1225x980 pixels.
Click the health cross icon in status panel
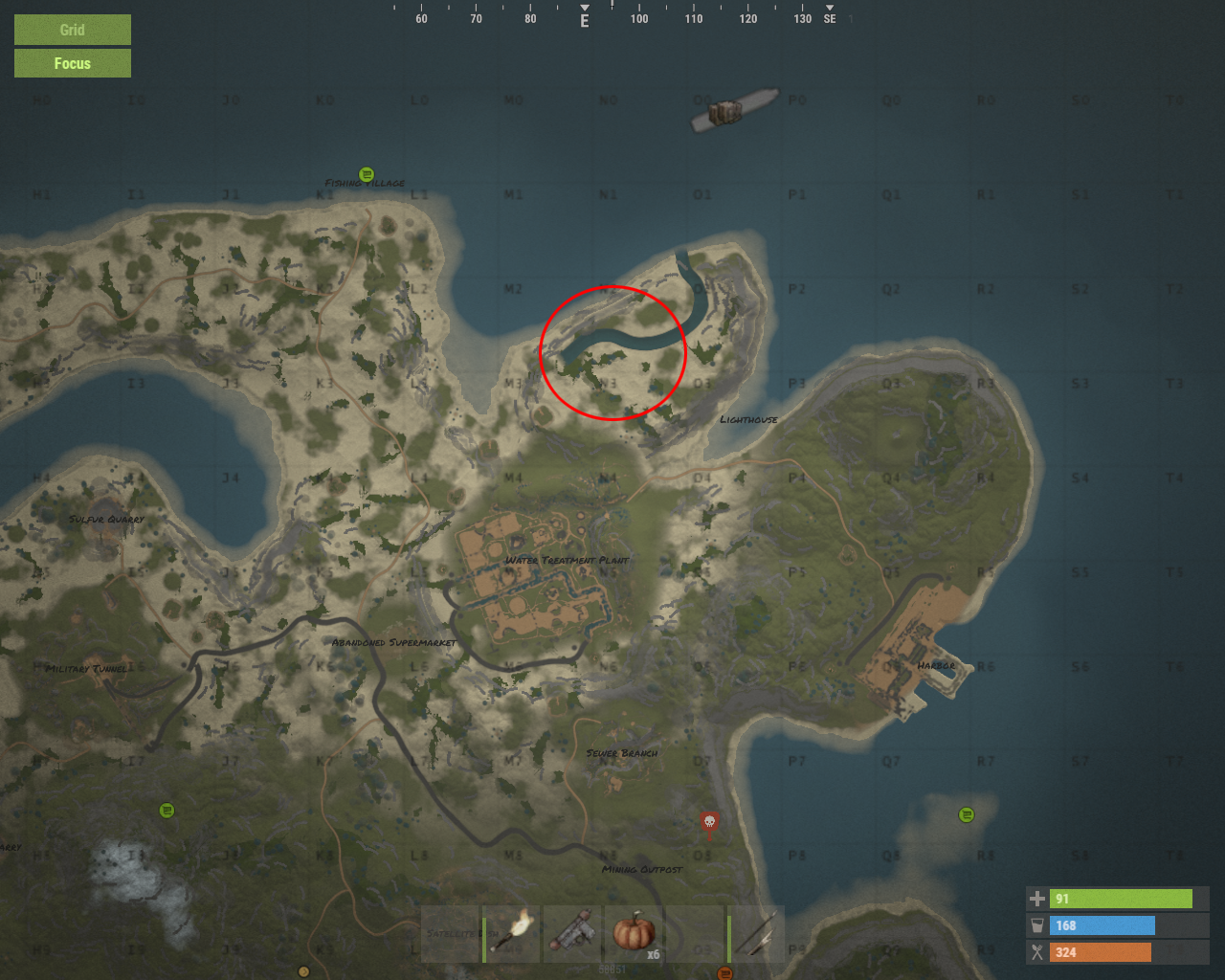[1037, 899]
